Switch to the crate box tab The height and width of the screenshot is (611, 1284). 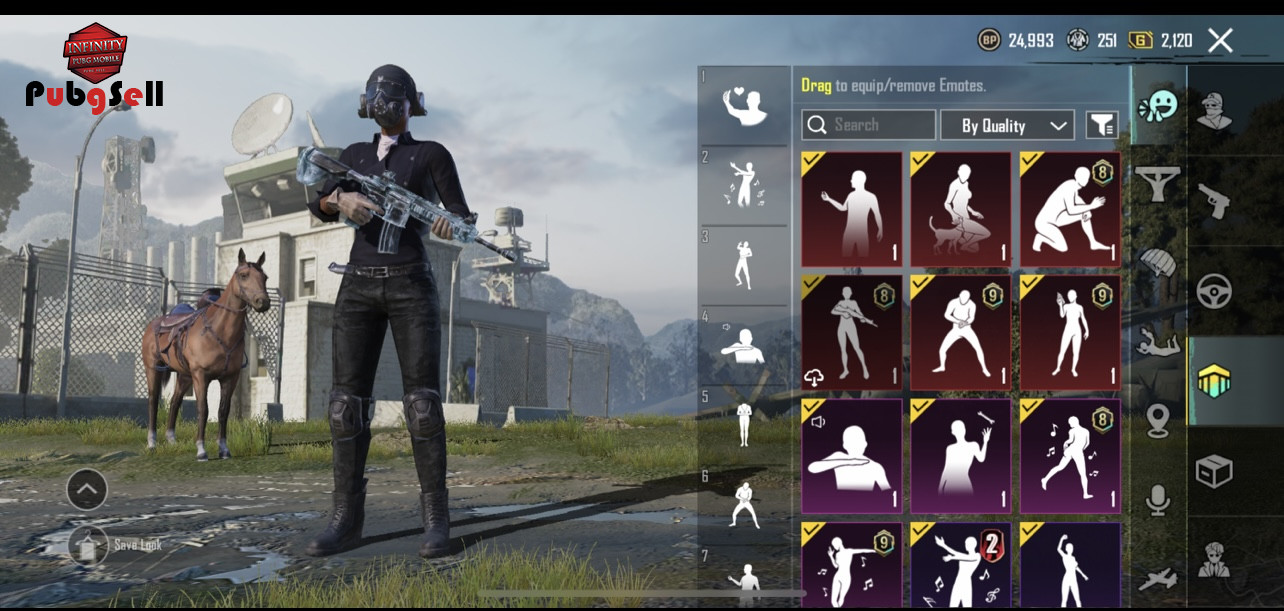tap(1214, 471)
